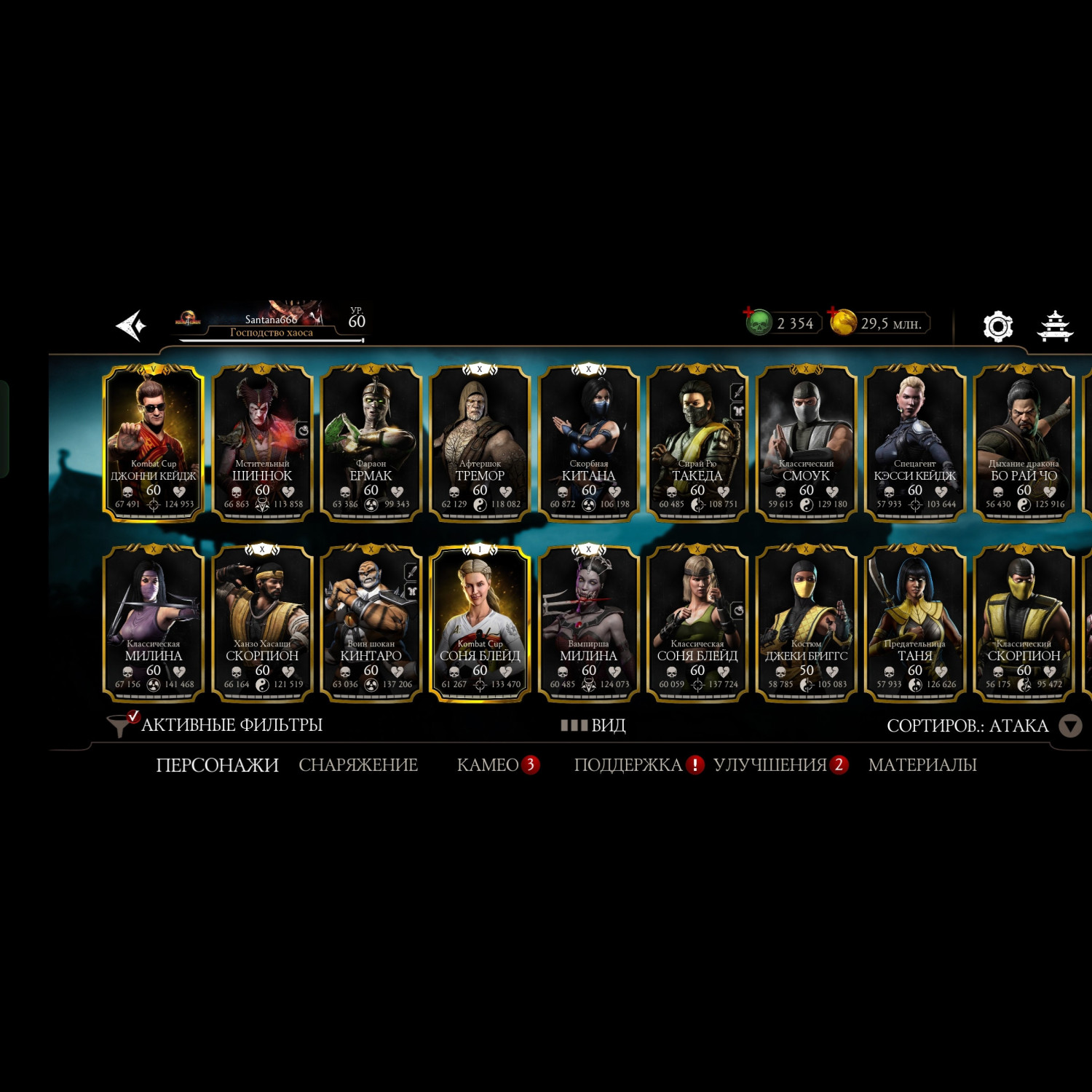Choose the Mournful Kitana card
The height and width of the screenshot is (1092, 1092).
[x=588, y=443]
